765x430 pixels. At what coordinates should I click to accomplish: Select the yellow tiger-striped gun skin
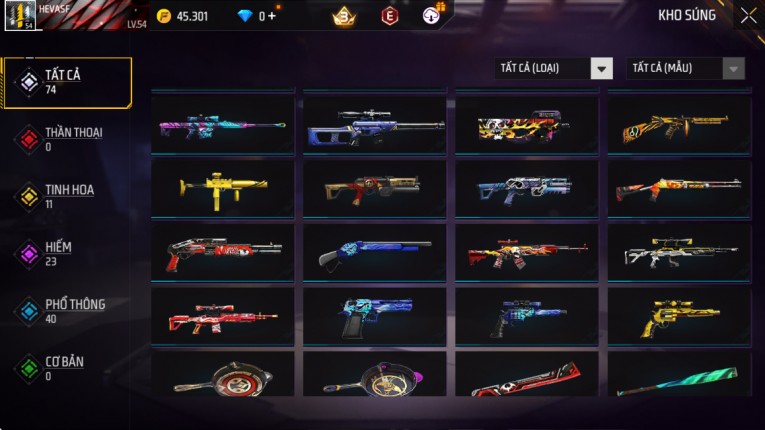coord(680,126)
